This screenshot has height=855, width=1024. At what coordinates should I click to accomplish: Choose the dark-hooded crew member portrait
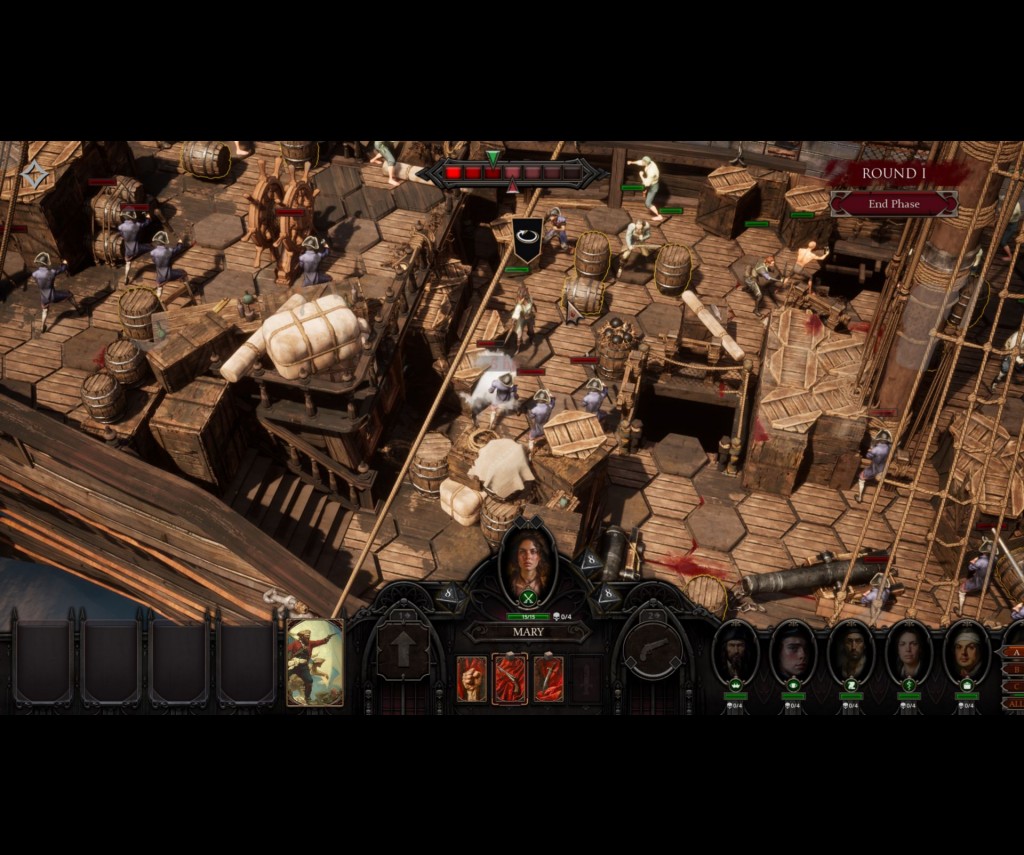click(851, 653)
